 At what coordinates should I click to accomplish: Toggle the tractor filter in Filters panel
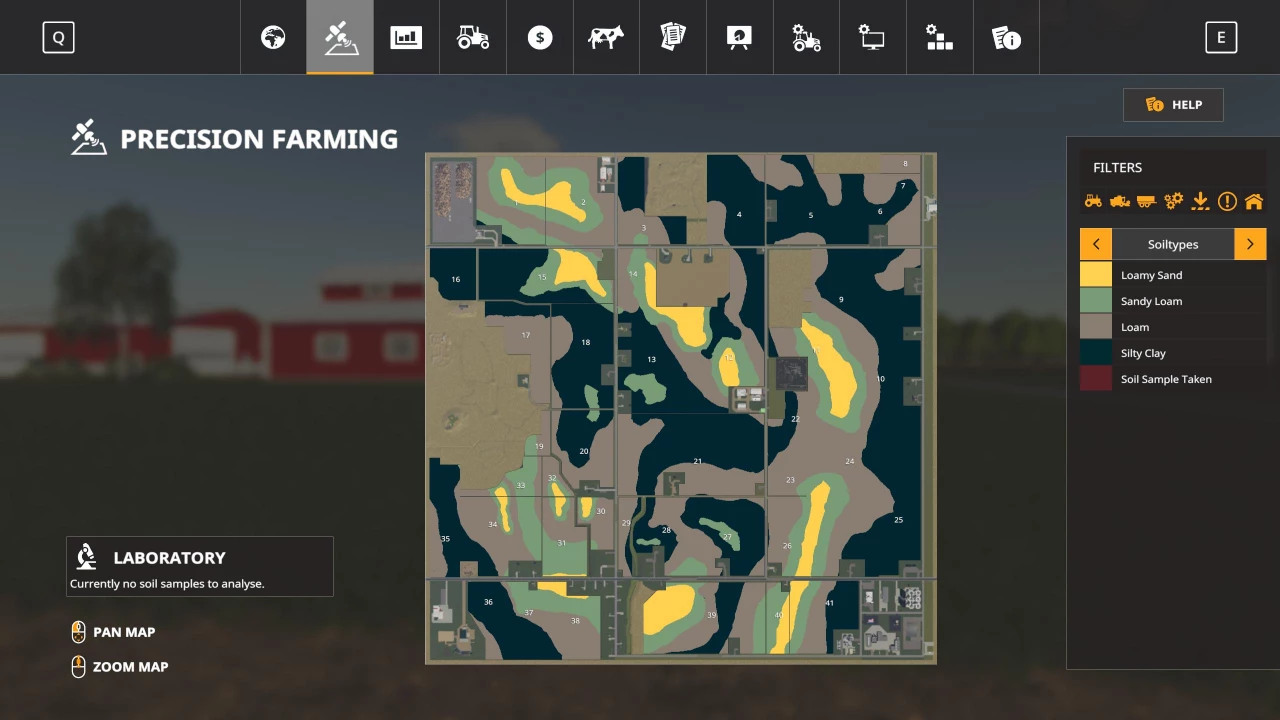tap(1093, 200)
